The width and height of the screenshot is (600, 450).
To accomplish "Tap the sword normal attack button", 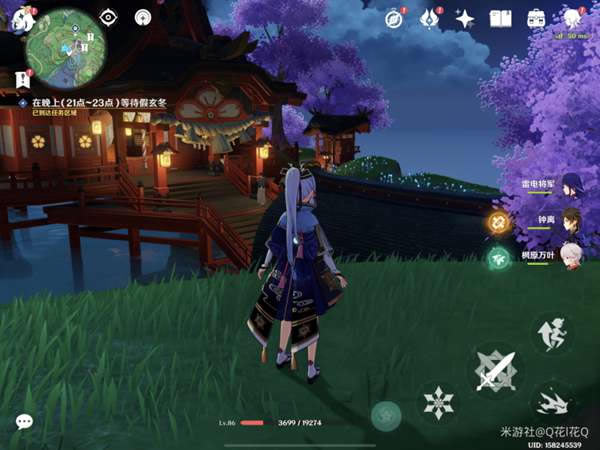I will point(496,372).
